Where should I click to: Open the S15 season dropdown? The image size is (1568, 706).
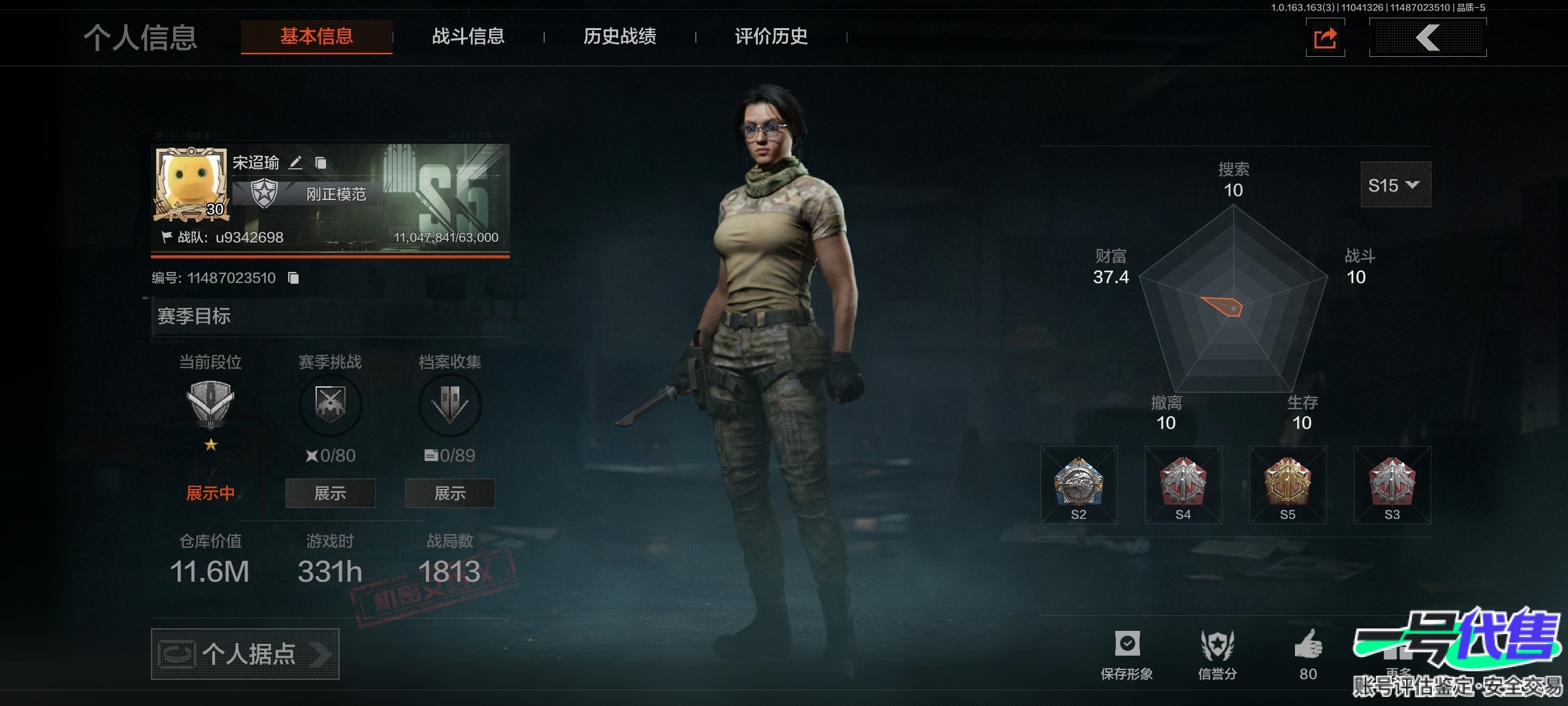(x=1395, y=185)
